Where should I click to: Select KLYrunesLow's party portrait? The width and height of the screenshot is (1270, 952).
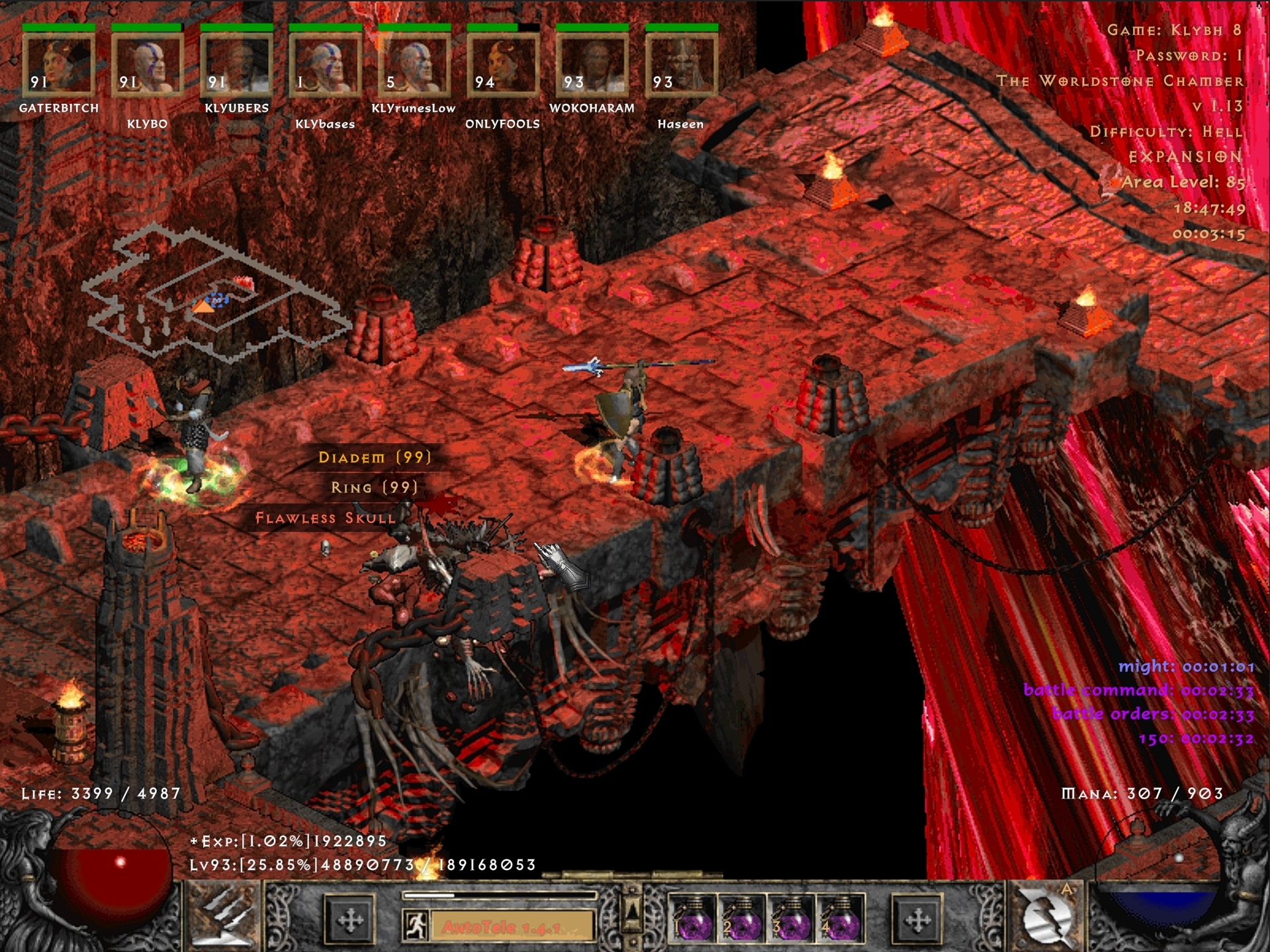point(414,65)
